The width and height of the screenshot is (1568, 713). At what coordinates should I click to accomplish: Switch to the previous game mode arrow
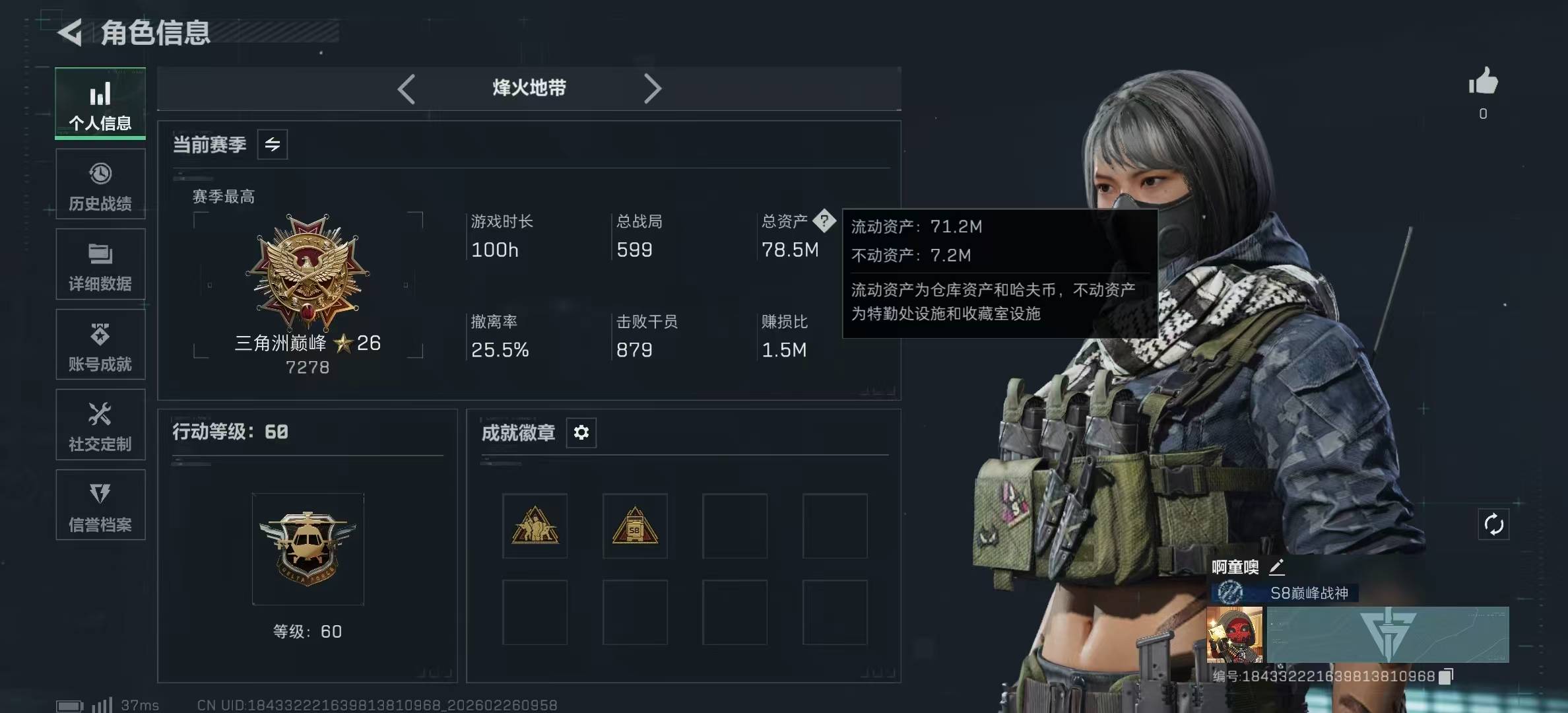tap(407, 88)
